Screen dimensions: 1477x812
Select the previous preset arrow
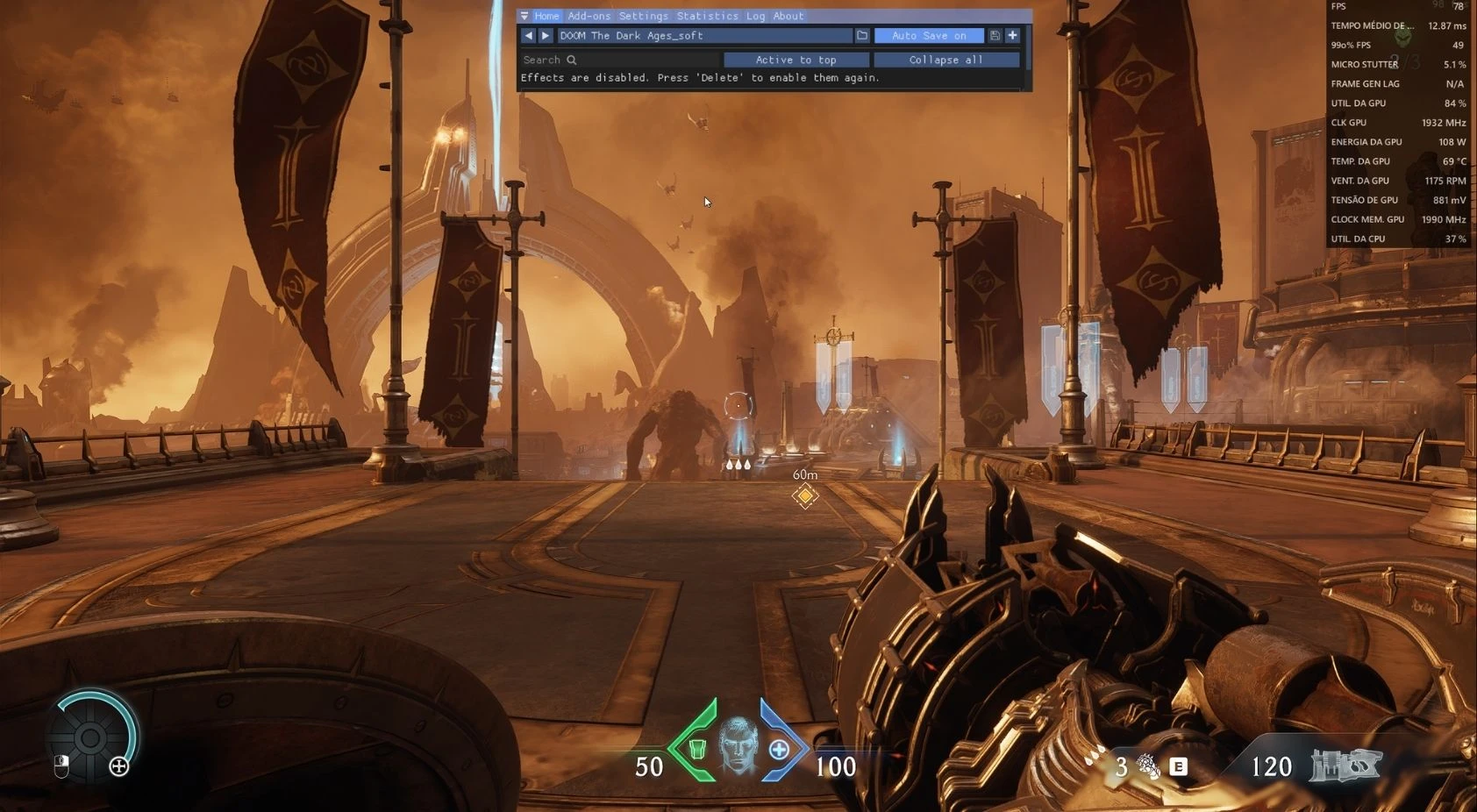[528, 36]
